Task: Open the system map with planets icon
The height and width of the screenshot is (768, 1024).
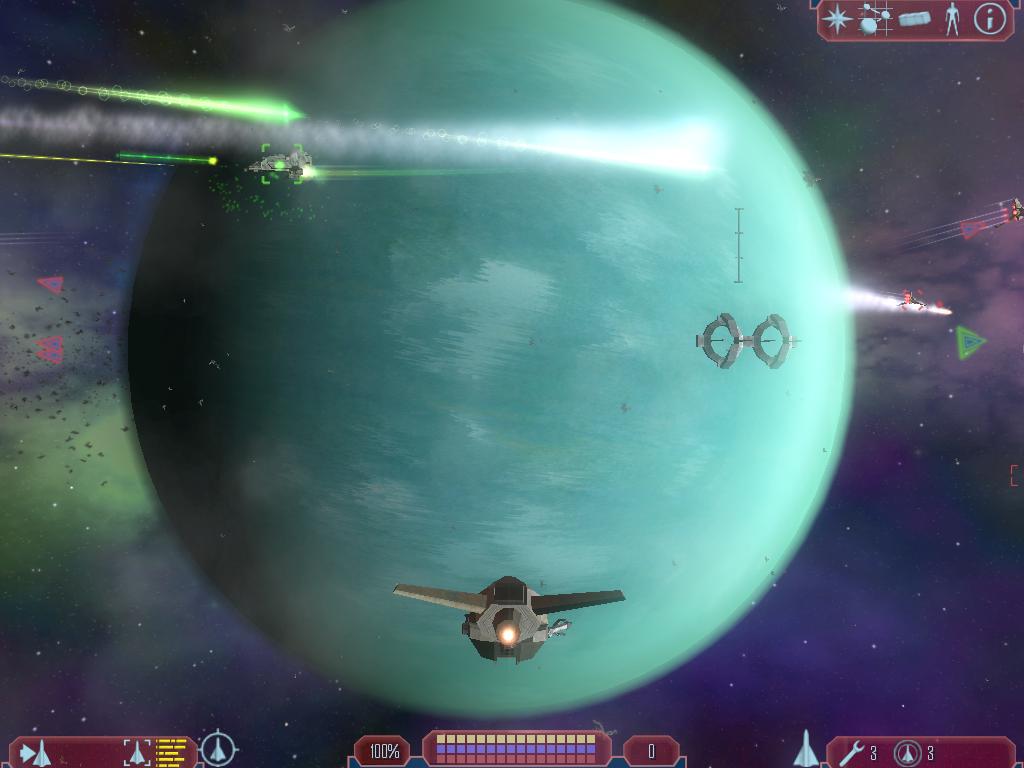Action: [875, 19]
